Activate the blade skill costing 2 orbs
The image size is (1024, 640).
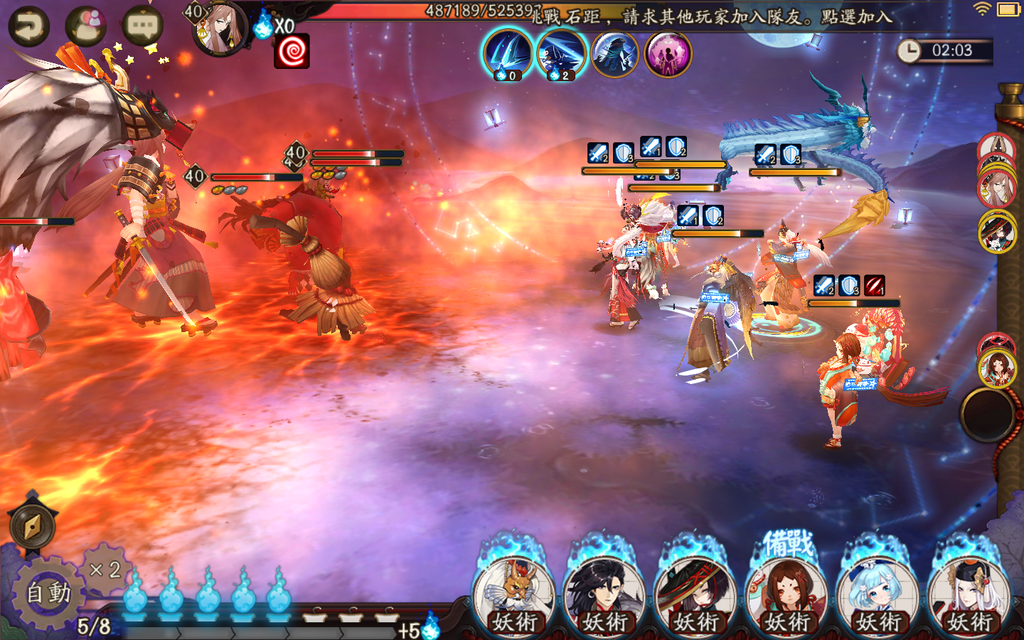pos(561,52)
